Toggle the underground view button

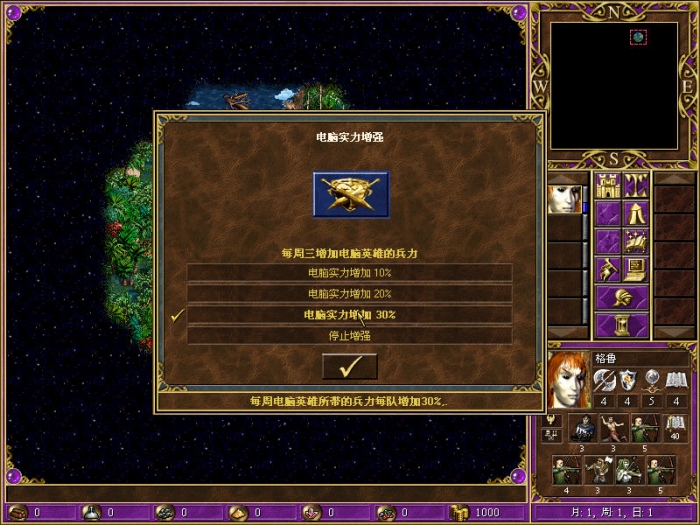pyautogui.click(x=637, y=185)
